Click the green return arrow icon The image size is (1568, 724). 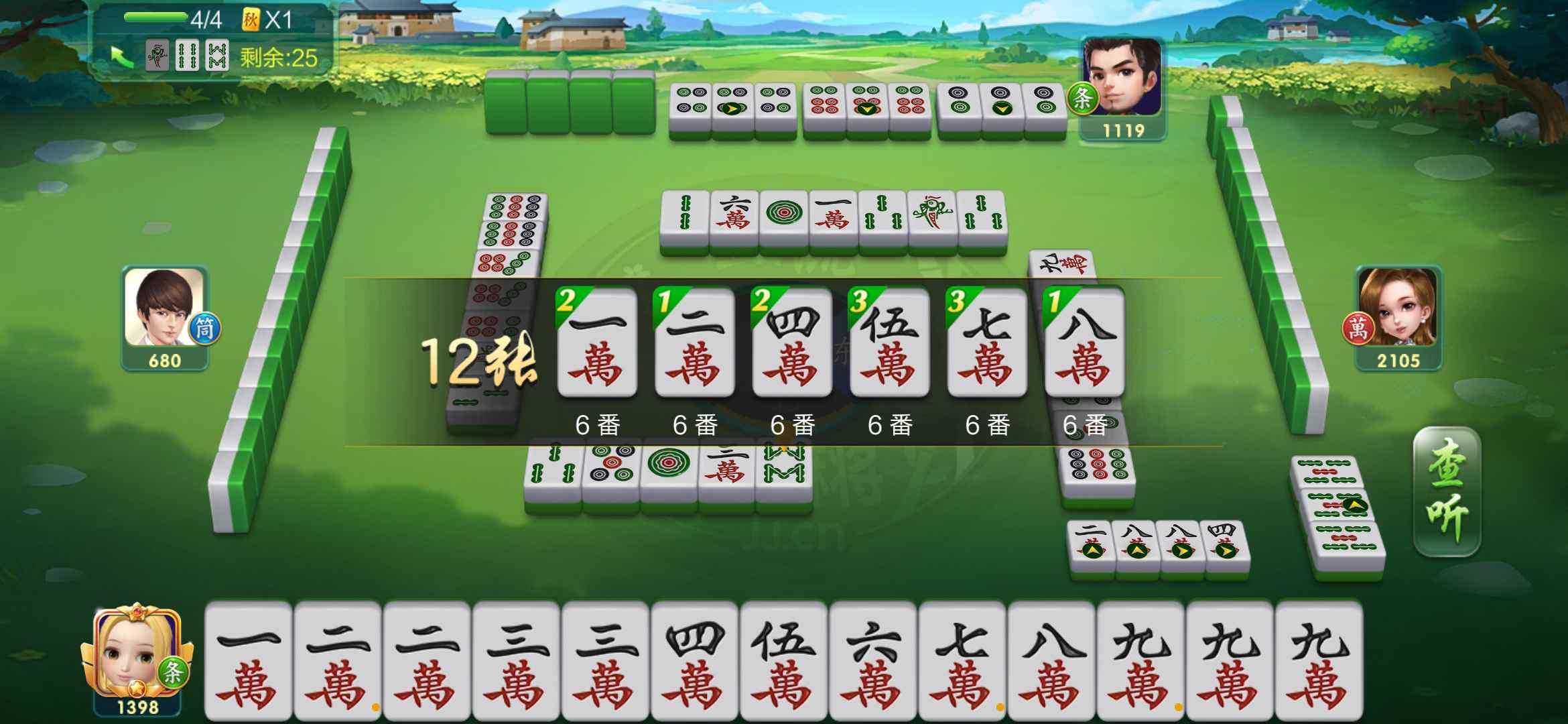click(x=123, y=55)
